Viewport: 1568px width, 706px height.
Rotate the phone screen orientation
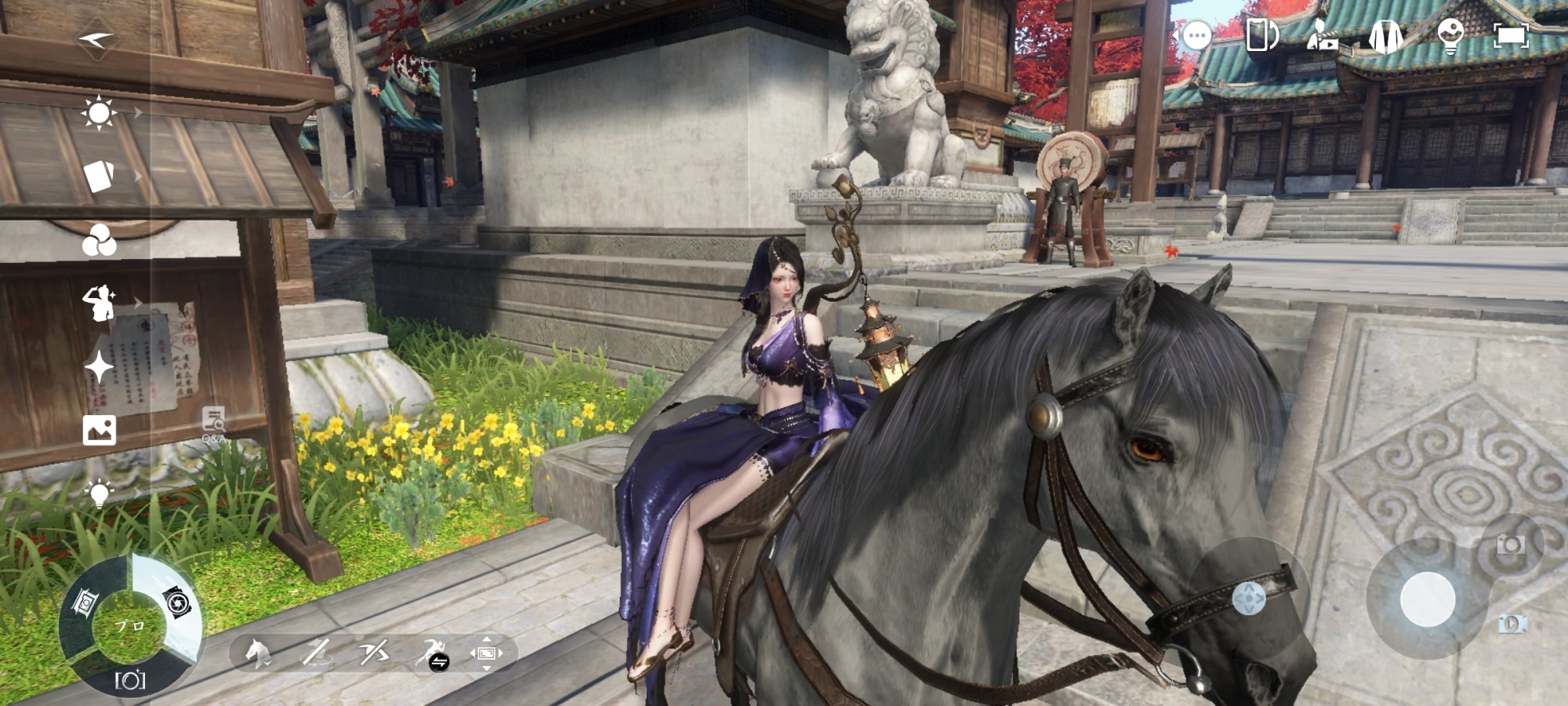pyautogui.click(x=1260, y=35)
